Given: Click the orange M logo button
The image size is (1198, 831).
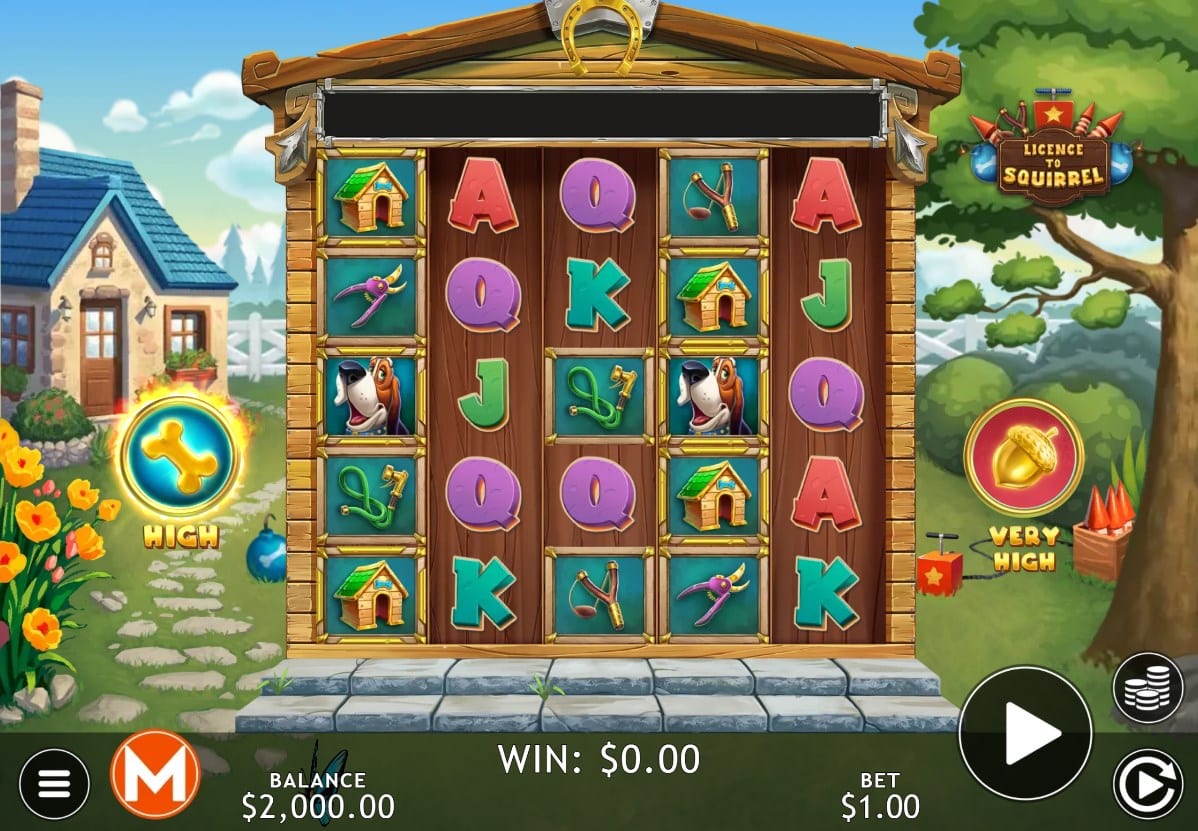Looking at the screenshot, I should (x=155, y=774).
